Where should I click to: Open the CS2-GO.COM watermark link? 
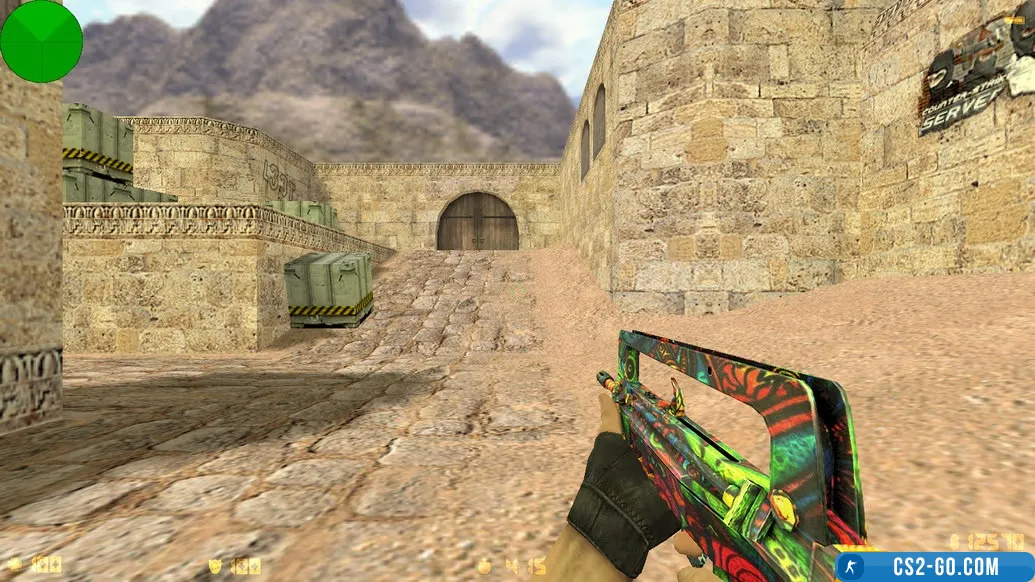click(x=934, y=567)
